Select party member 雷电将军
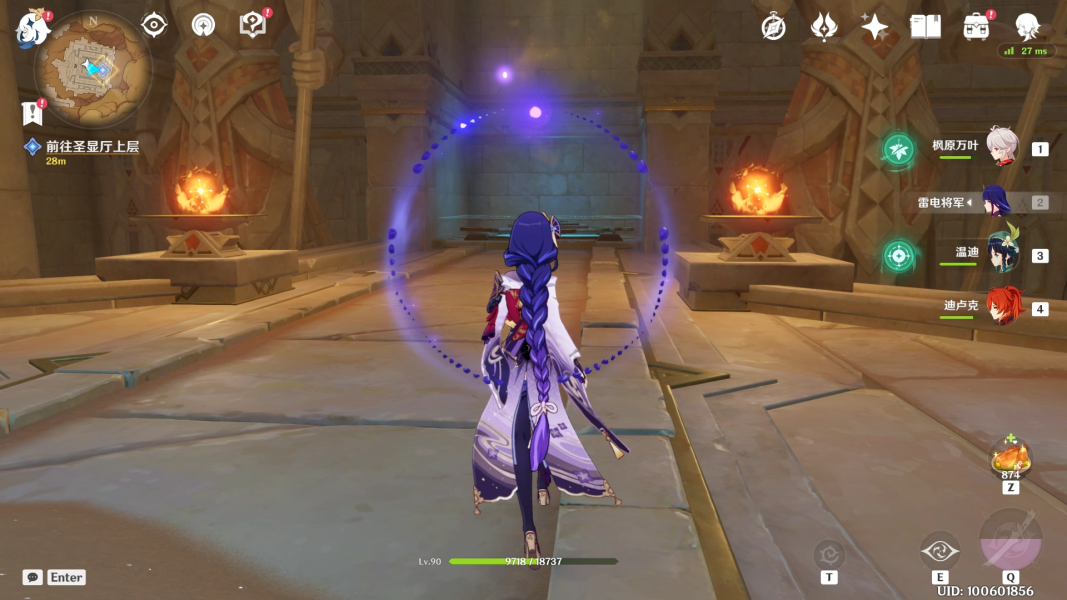Screen dimensions: 1067x600 tap(996, 201)
